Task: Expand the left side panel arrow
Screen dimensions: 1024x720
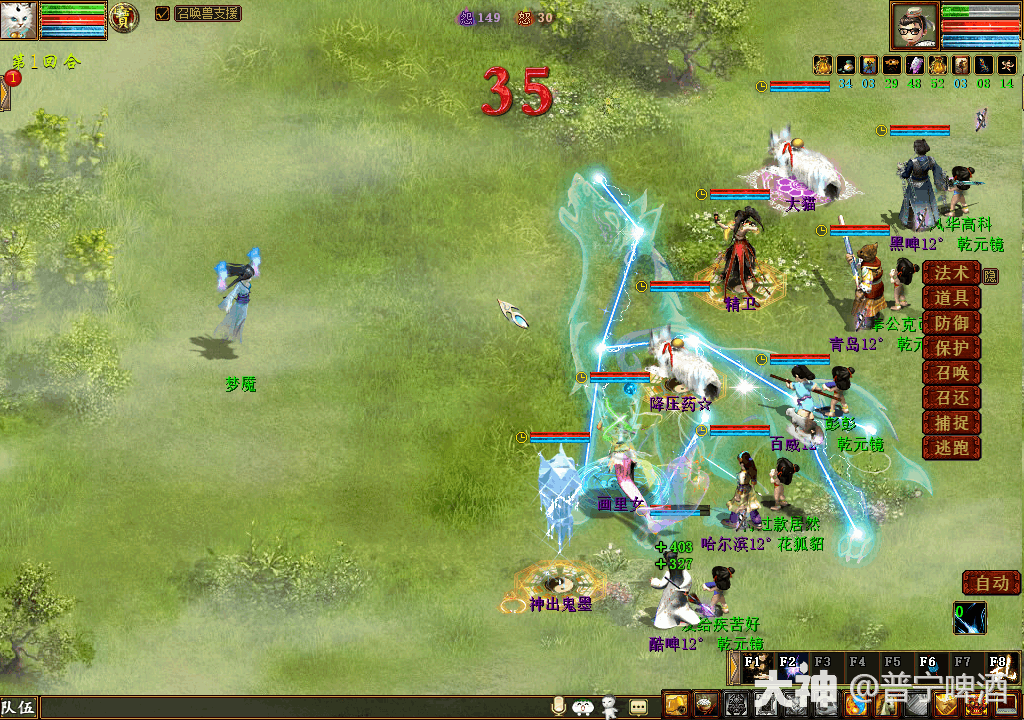Action: [x=4, y=93]
